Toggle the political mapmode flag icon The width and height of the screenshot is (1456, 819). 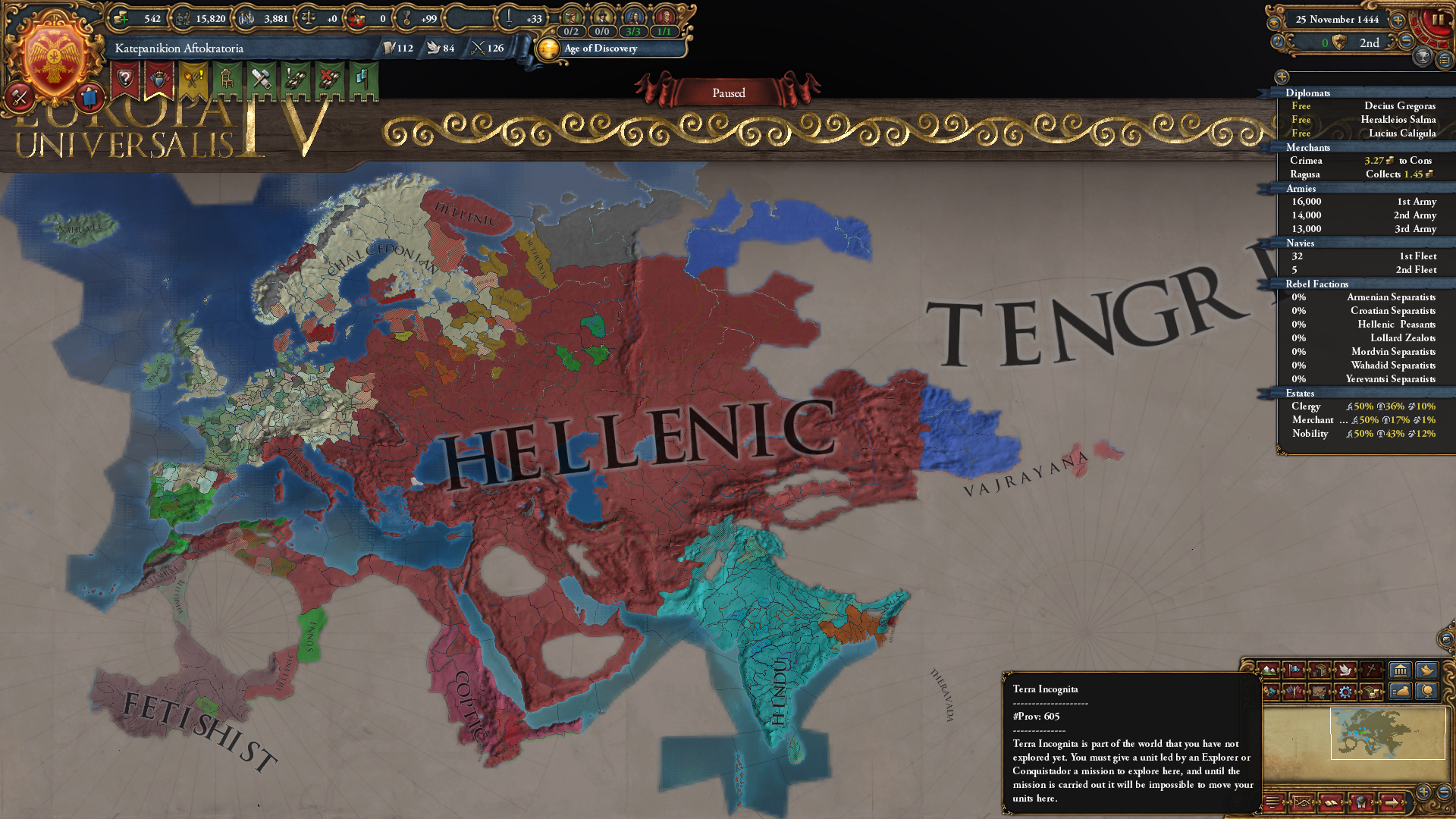tap(1294, 670)
